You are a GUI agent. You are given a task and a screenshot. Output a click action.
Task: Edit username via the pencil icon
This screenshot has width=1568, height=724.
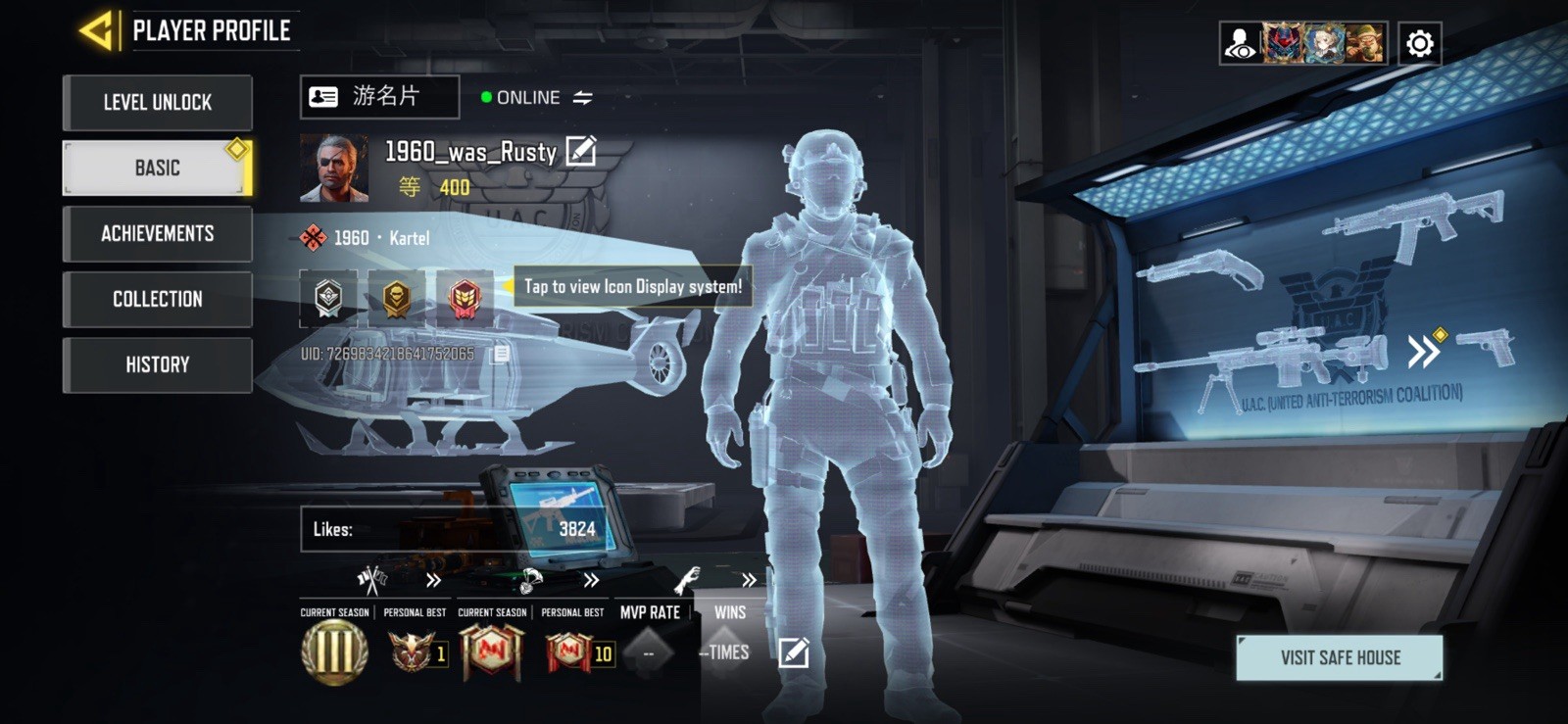click(x=582, y=151)
